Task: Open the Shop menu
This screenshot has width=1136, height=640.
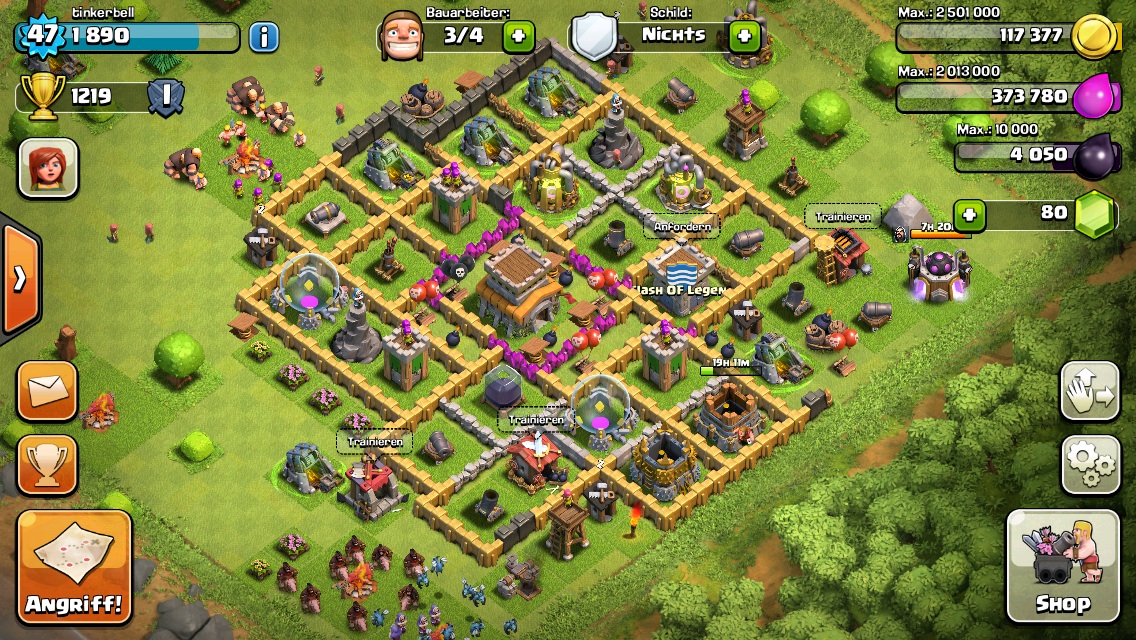Action: point(1062,566)
